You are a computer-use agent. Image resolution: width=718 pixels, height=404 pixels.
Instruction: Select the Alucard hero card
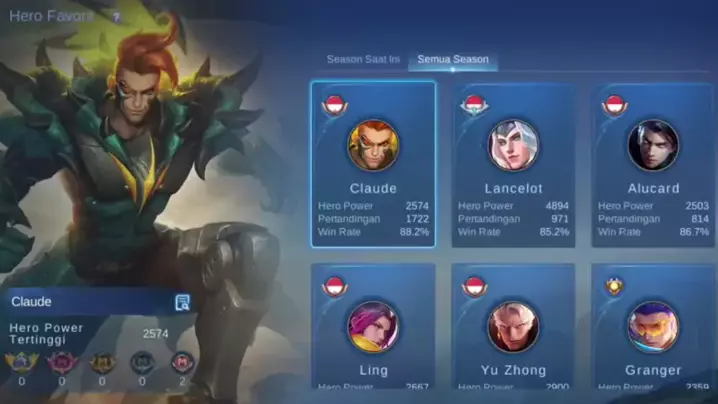coord(652,164)
